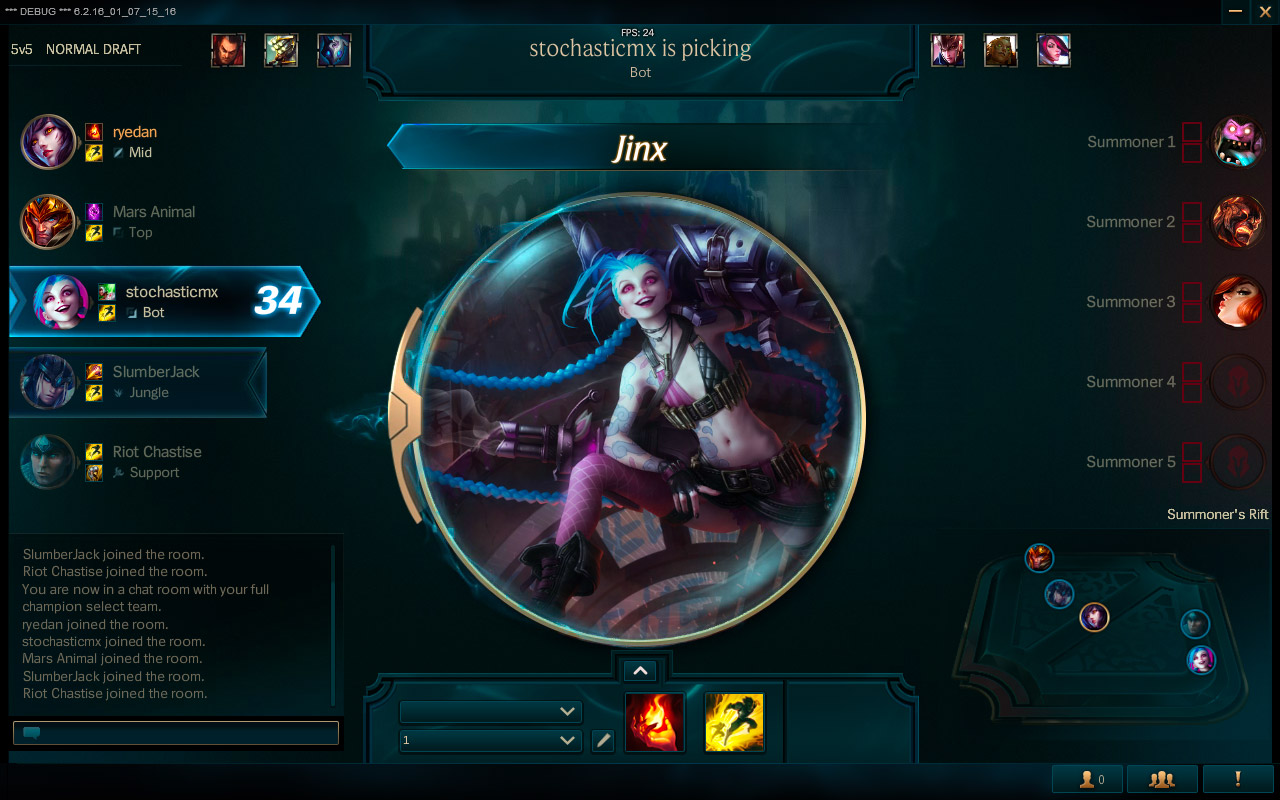The width and height of the screenshot is (1280, 800).
Task: Select ryedan's summoner spell icon
Action: (95, 131)
